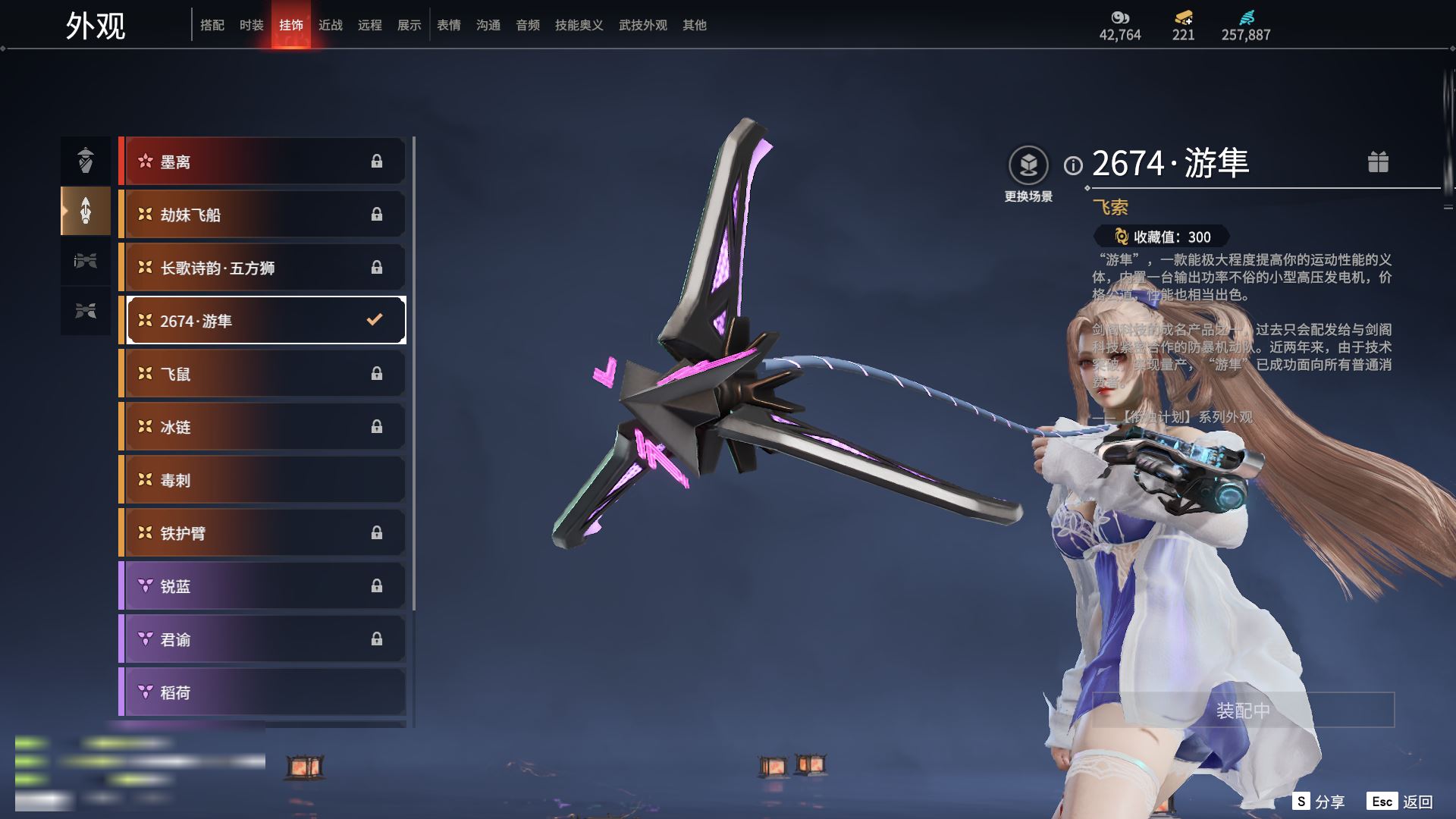
Task: Click 返回 to go back
Action: coord(1400,802)
